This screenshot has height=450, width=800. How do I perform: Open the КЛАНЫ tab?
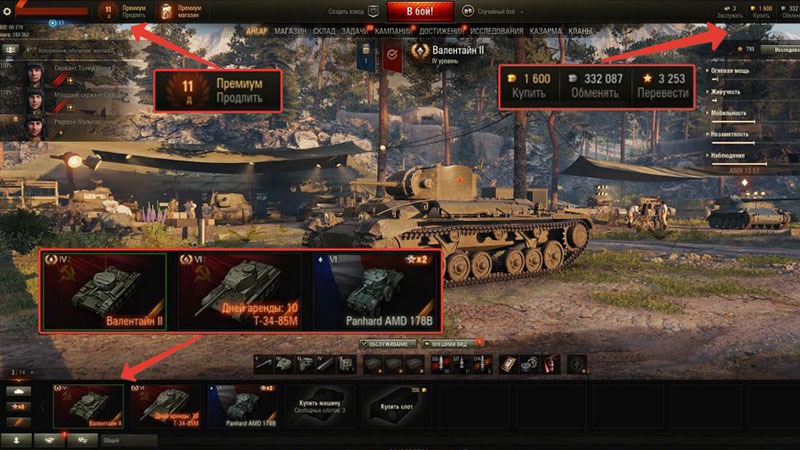[x=581, y=31]
